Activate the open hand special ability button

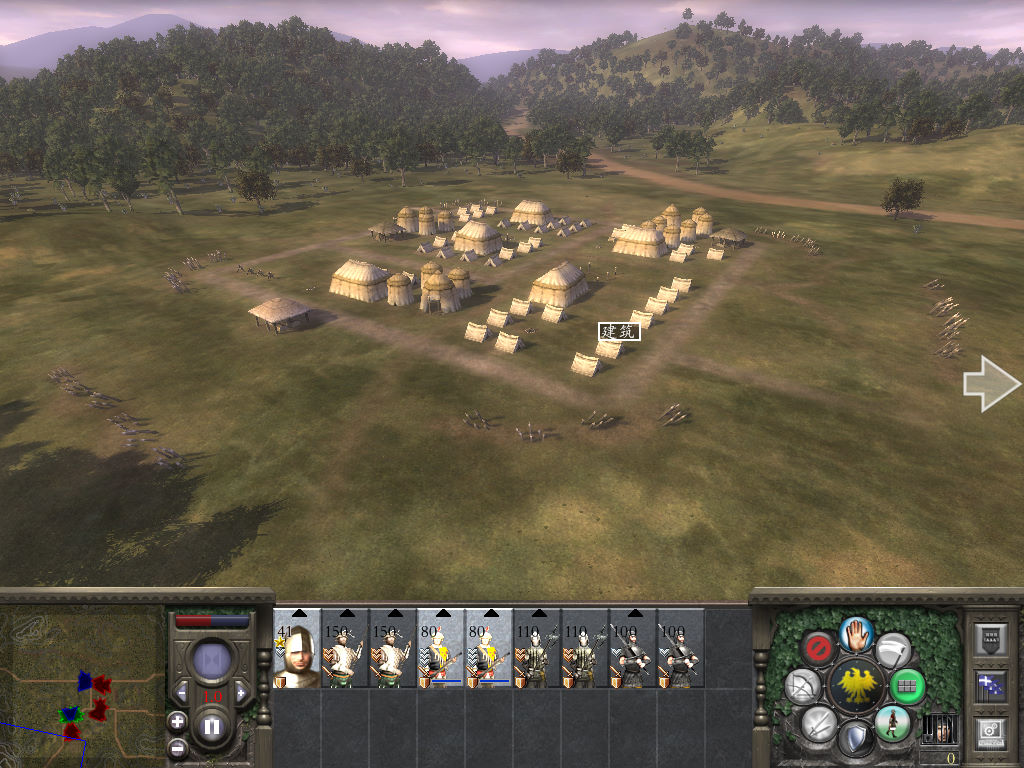click(x=856, y=632)
